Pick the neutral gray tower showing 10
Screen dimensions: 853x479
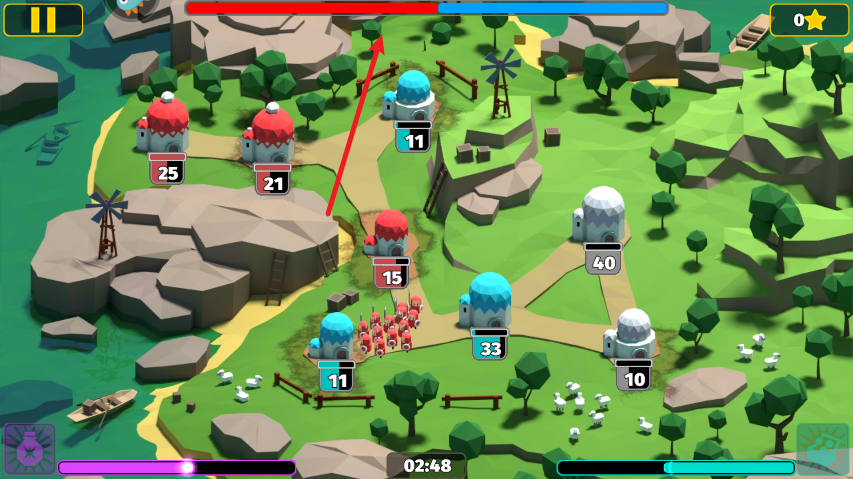633,336
